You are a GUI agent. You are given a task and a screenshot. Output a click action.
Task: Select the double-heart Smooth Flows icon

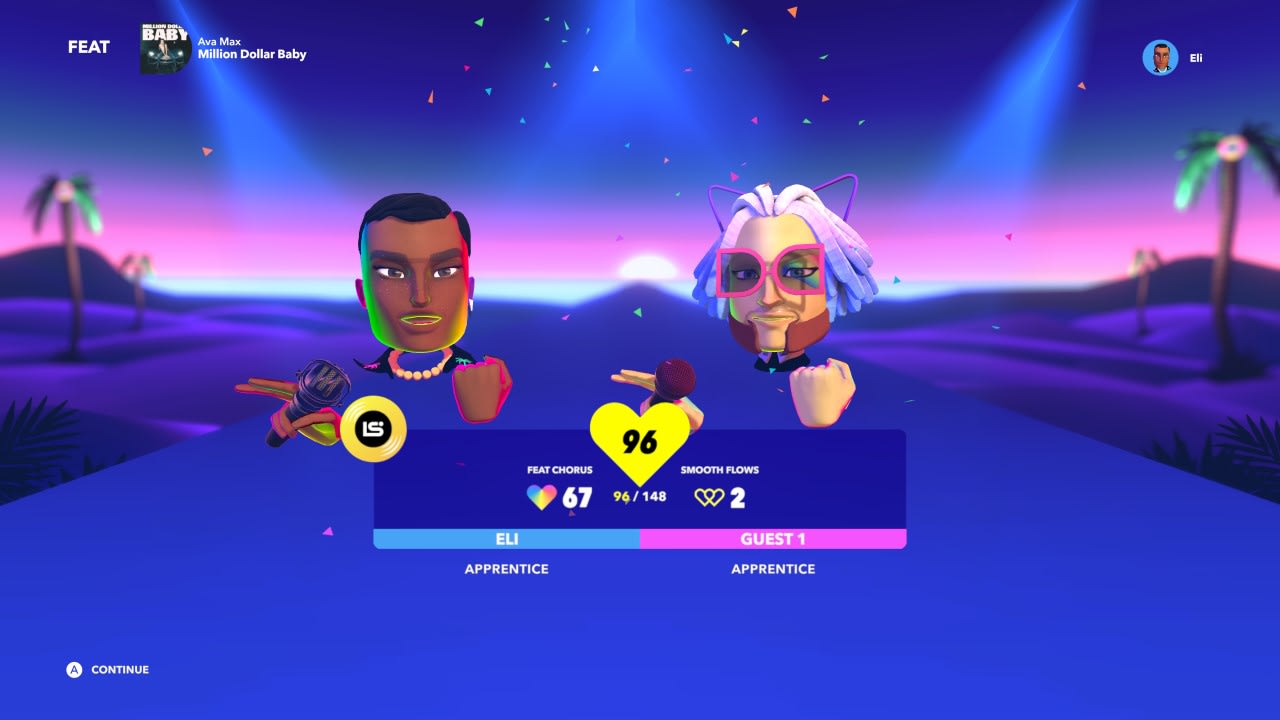tap(708, 497)
